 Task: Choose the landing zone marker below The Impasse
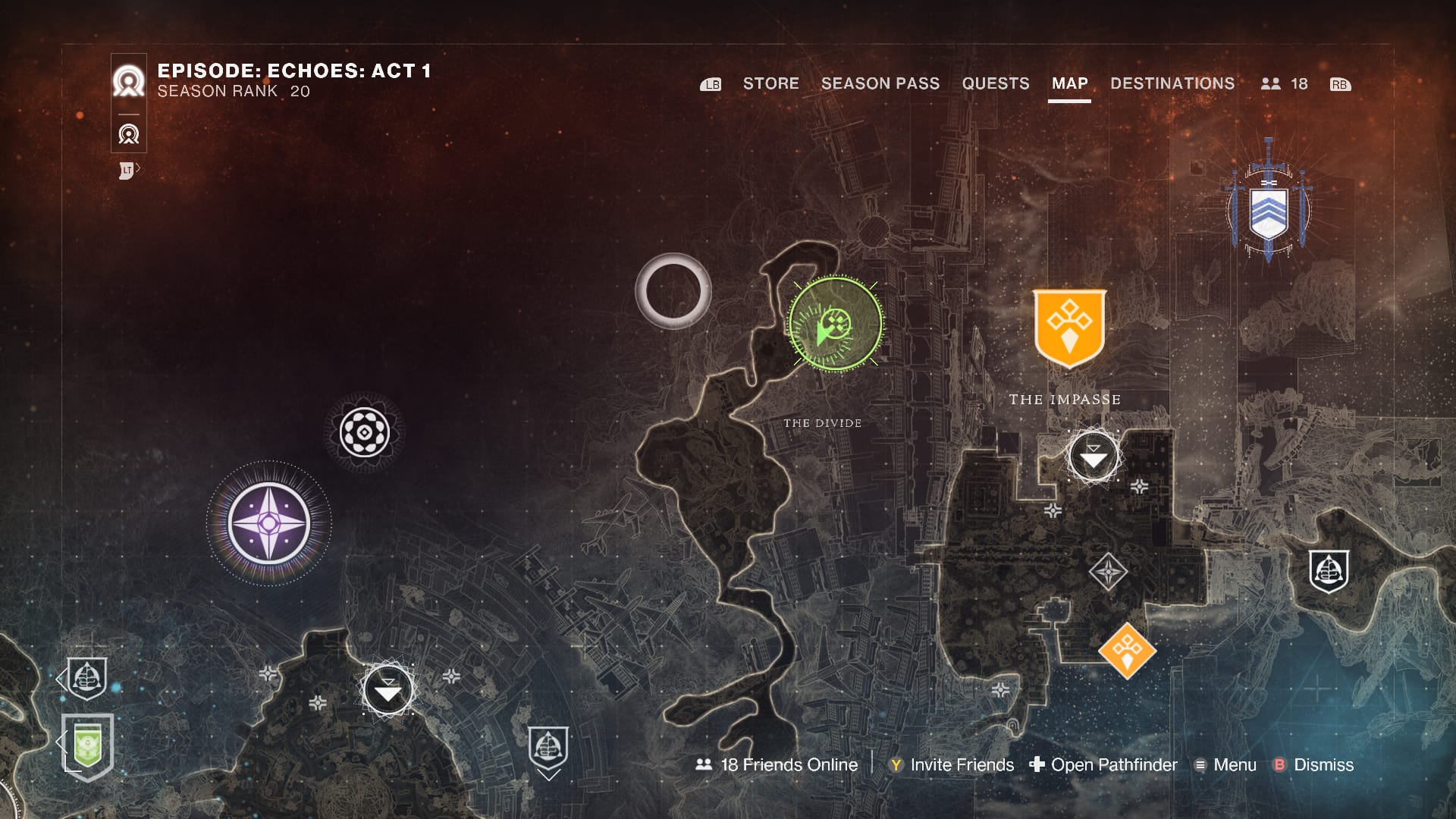1093,457
